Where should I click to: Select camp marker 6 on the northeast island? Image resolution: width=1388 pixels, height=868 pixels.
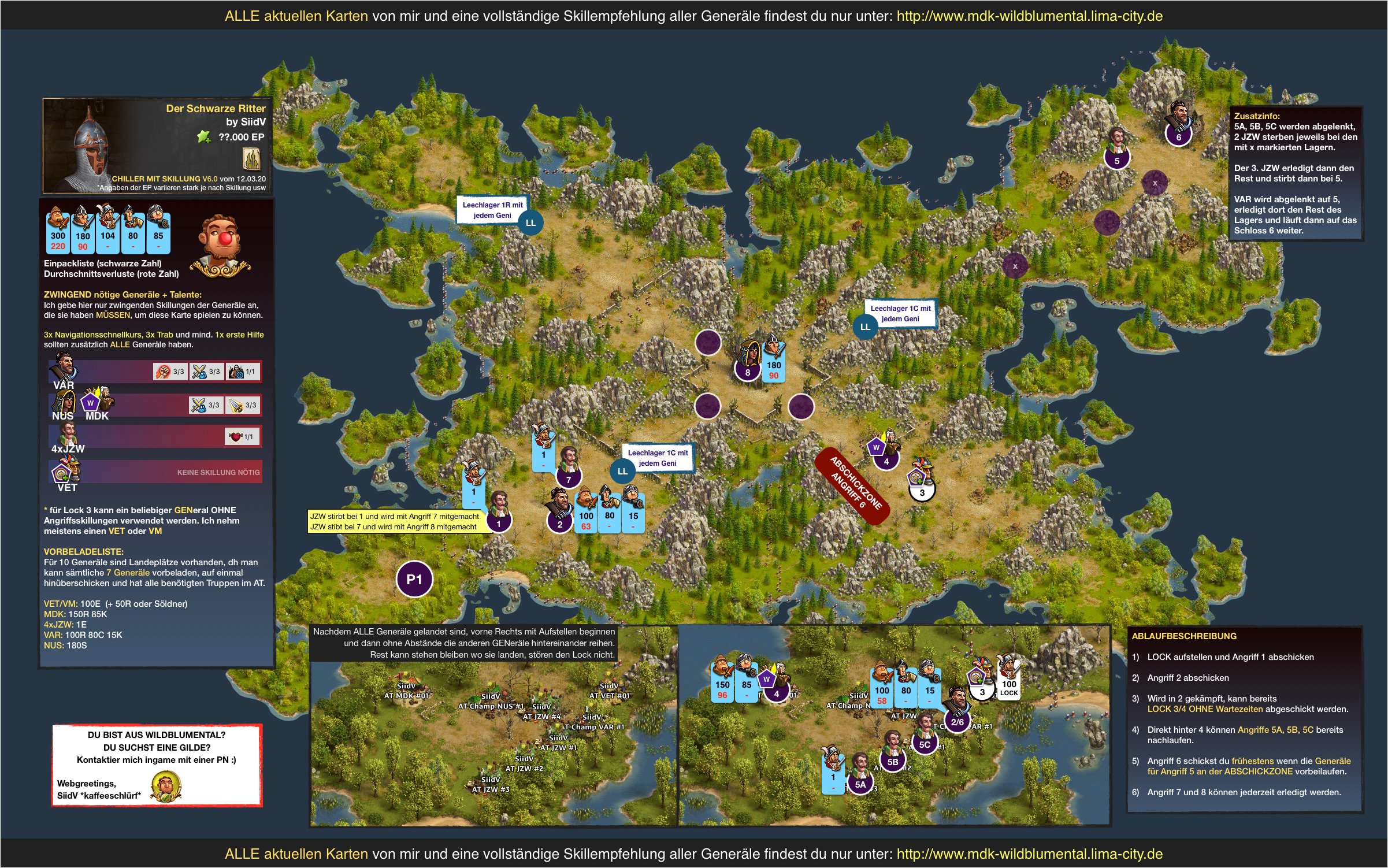[1178, 137]
